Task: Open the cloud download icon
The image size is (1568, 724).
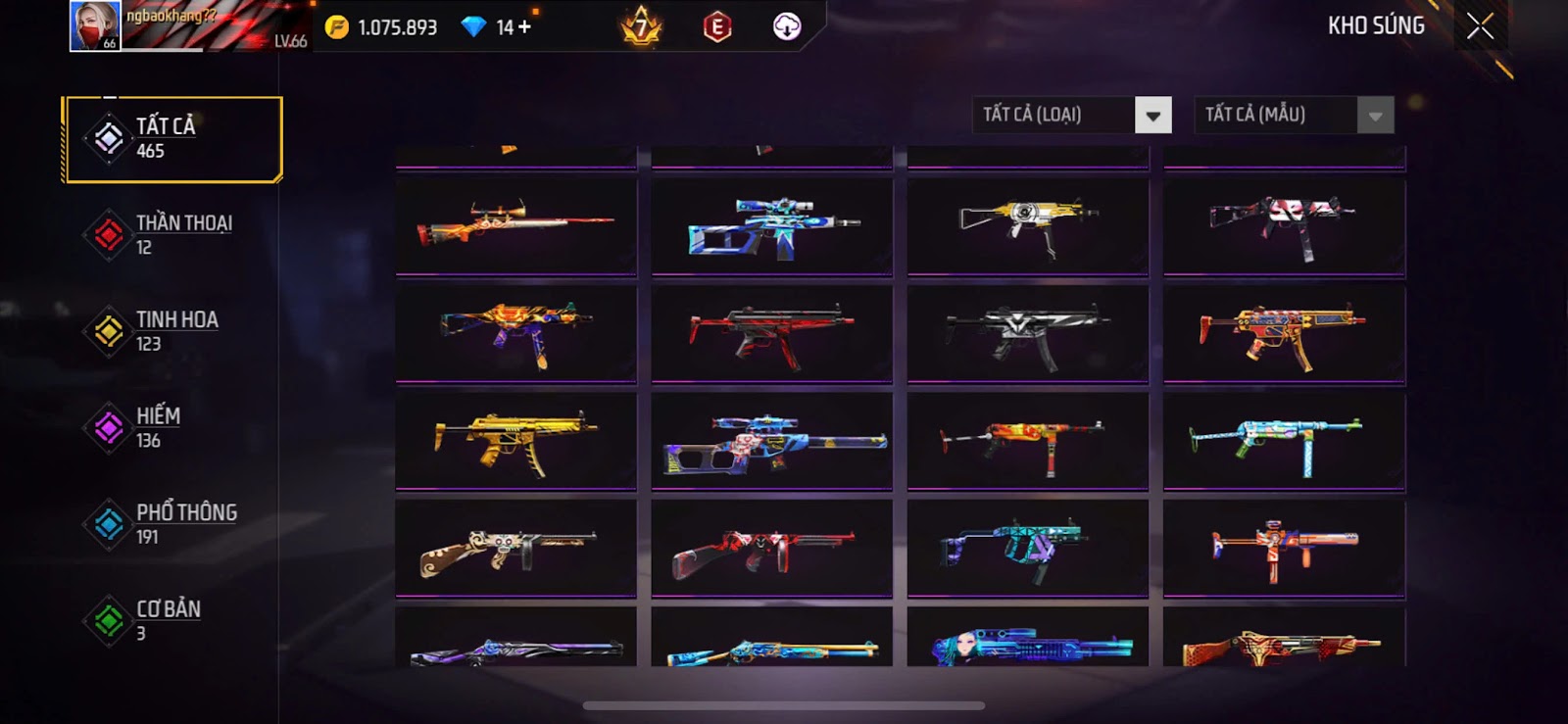Action: (787, 27)
